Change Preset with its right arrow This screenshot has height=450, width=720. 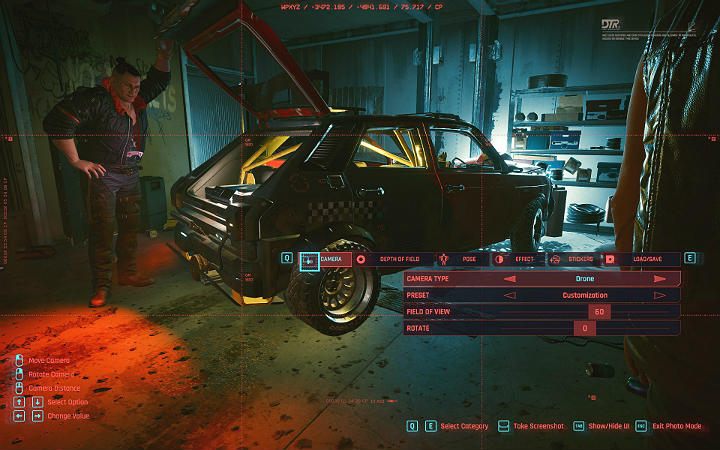pos(660,295)
